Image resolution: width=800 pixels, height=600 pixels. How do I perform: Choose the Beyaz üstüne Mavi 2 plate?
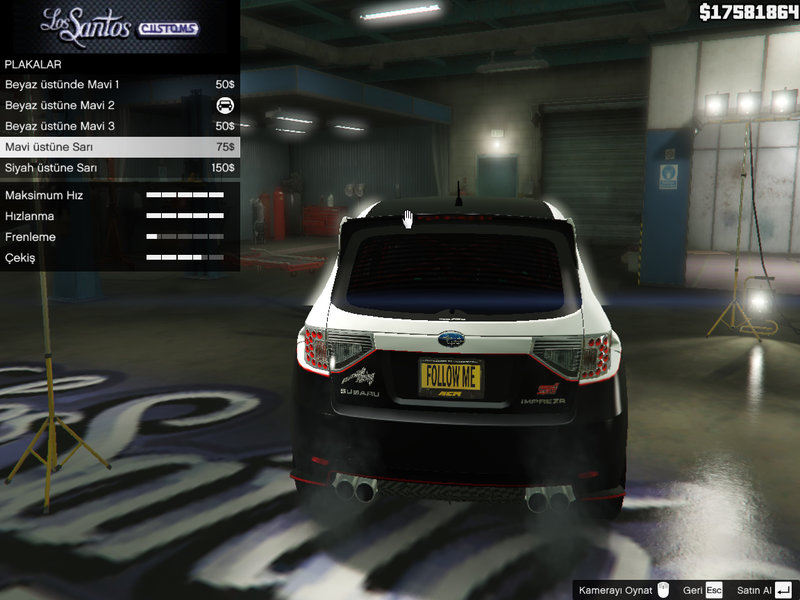(119, 106)
